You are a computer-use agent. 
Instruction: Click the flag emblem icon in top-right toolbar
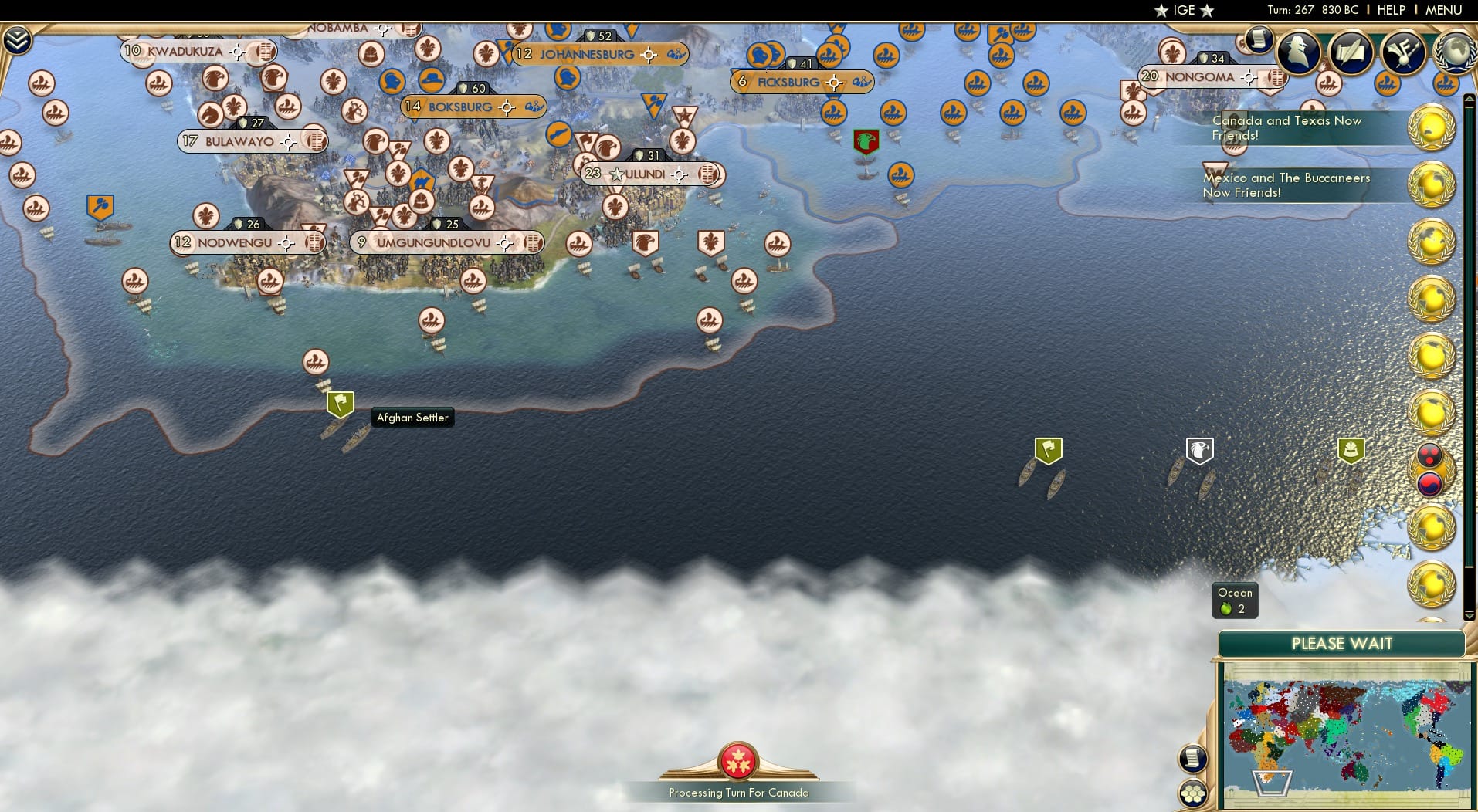pos(1405,54)
